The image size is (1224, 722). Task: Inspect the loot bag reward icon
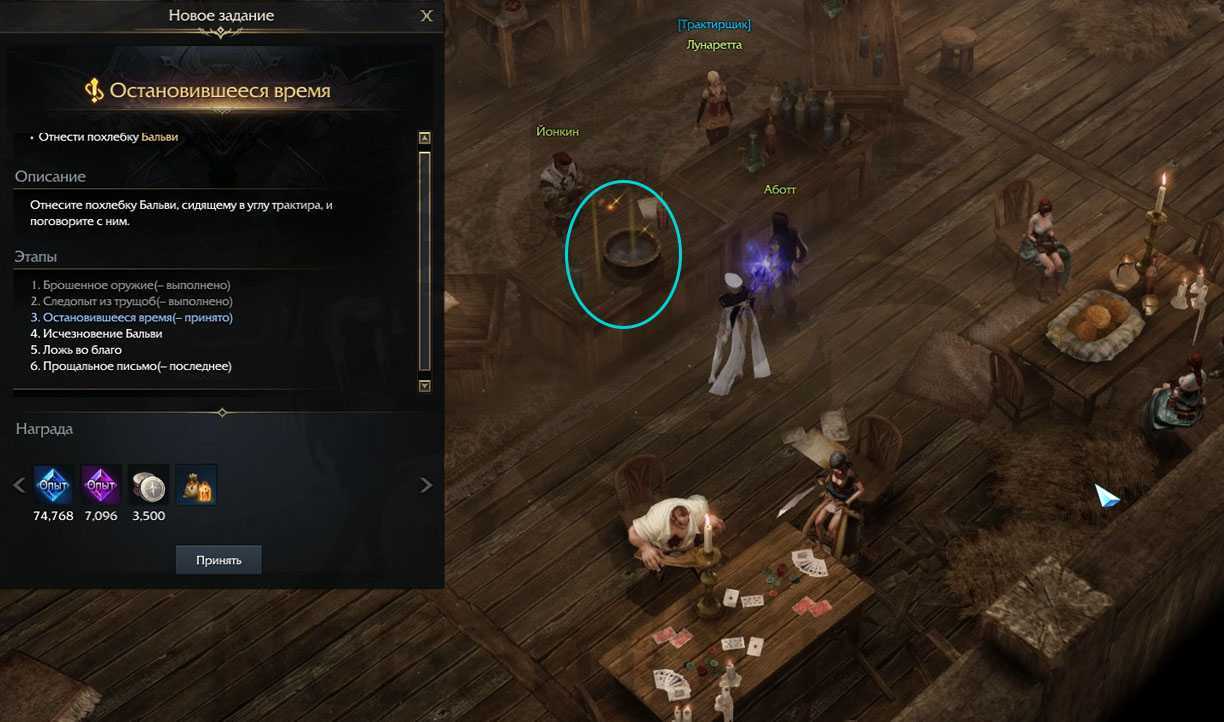click(x=196, y=484)
